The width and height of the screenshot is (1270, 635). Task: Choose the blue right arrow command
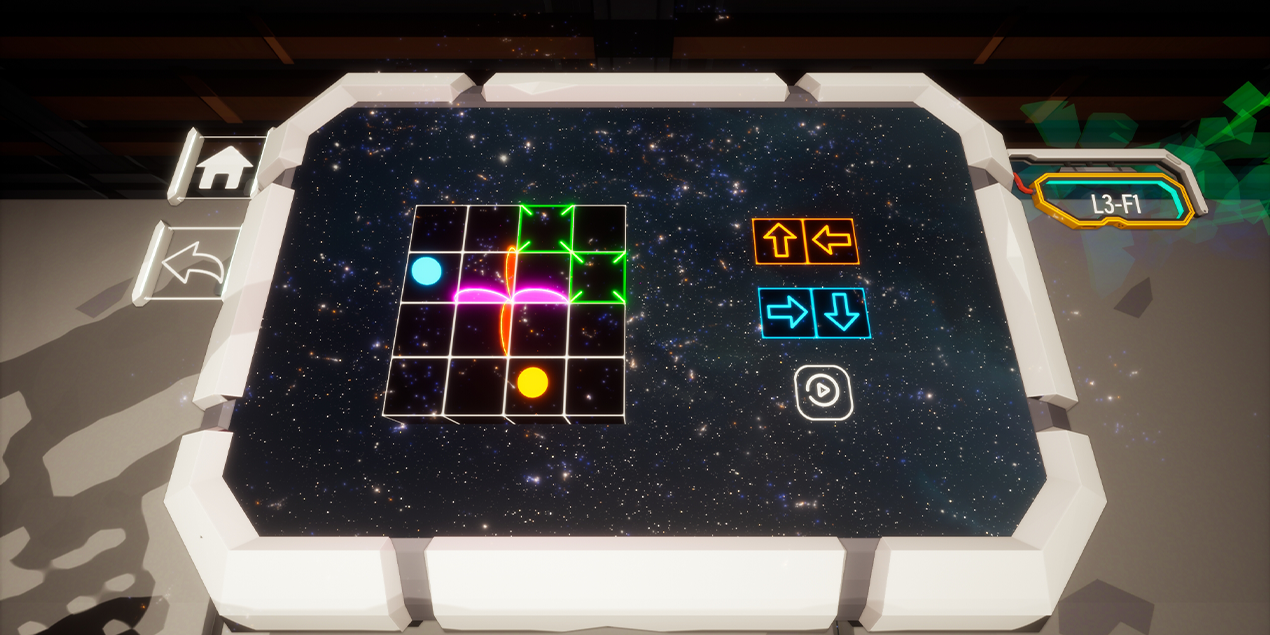788,313
